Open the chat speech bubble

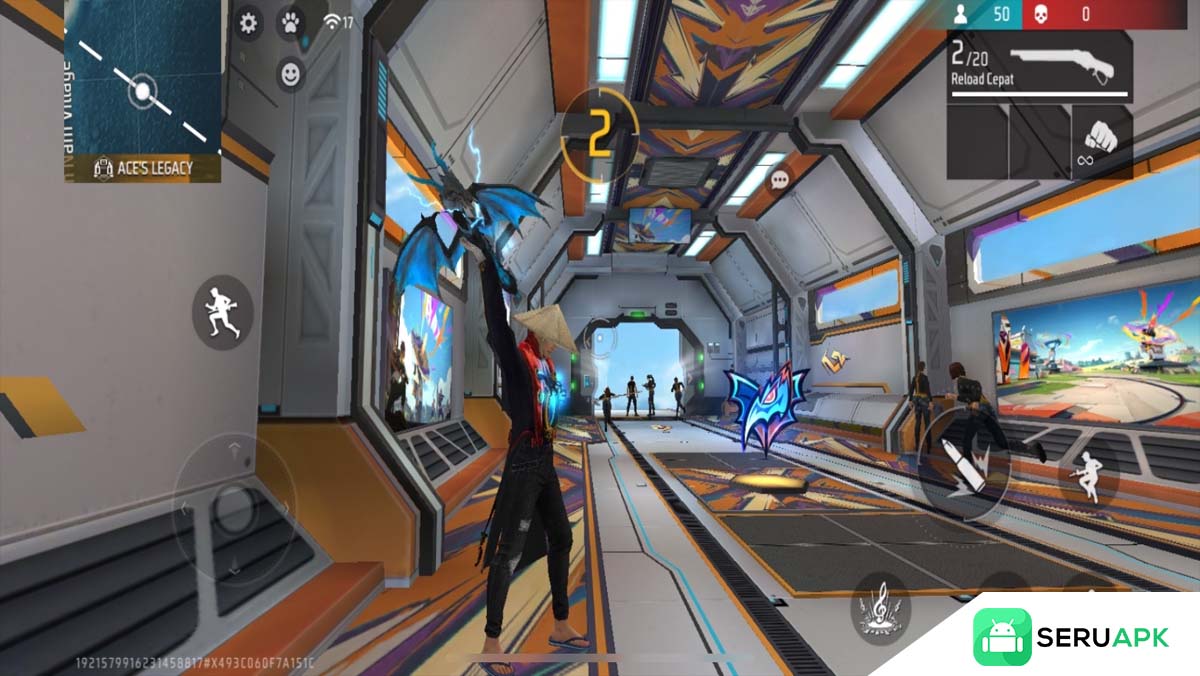point(780,180)
